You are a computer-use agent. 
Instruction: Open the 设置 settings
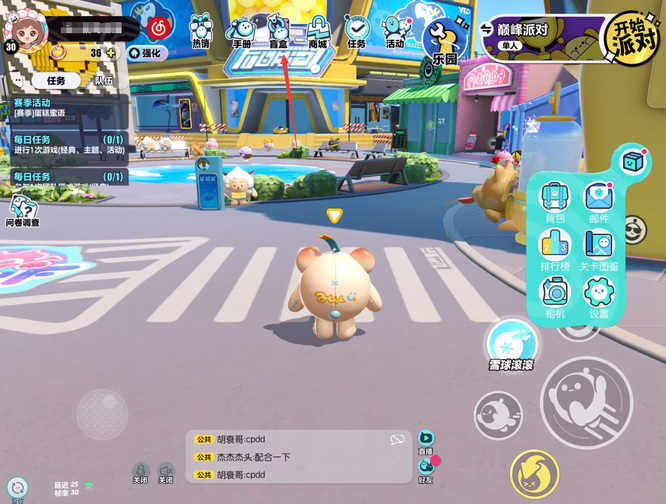[599, 295]
